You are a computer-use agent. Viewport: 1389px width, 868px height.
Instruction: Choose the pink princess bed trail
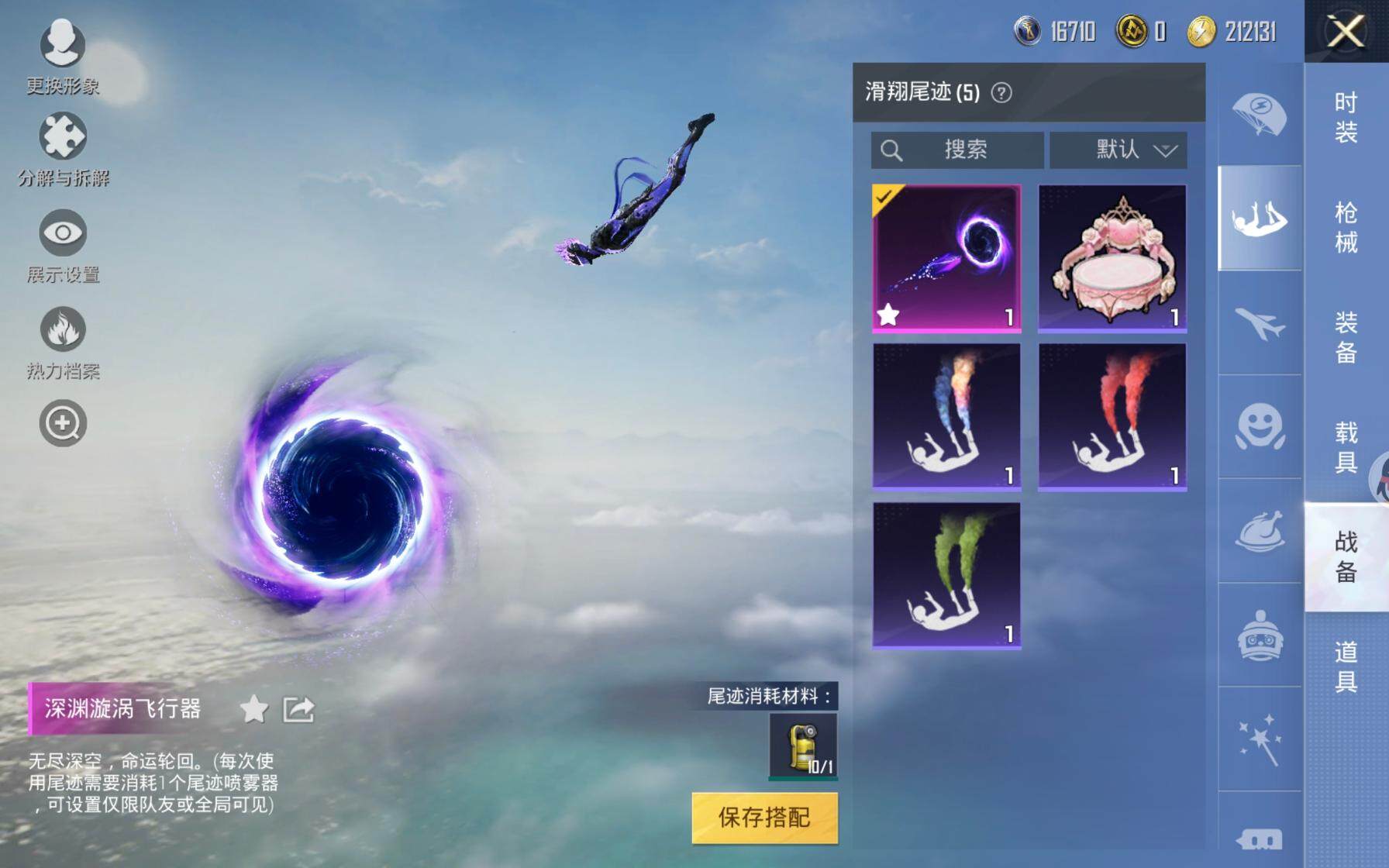(x=1112, y=258)
